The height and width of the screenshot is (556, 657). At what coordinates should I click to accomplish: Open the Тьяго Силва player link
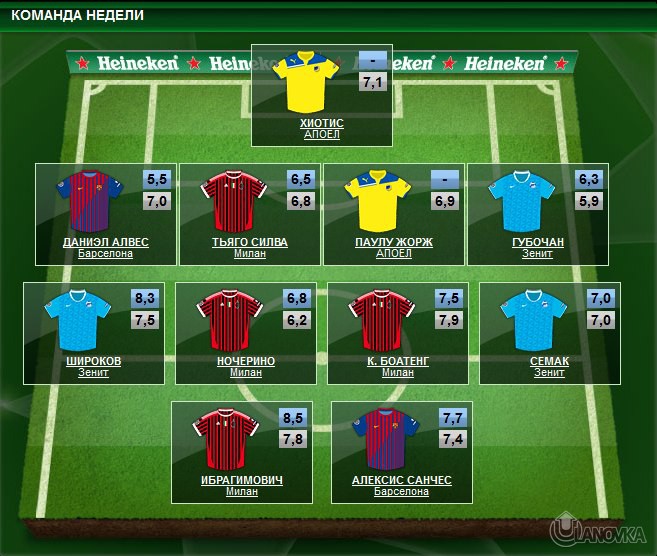(249, 242)
